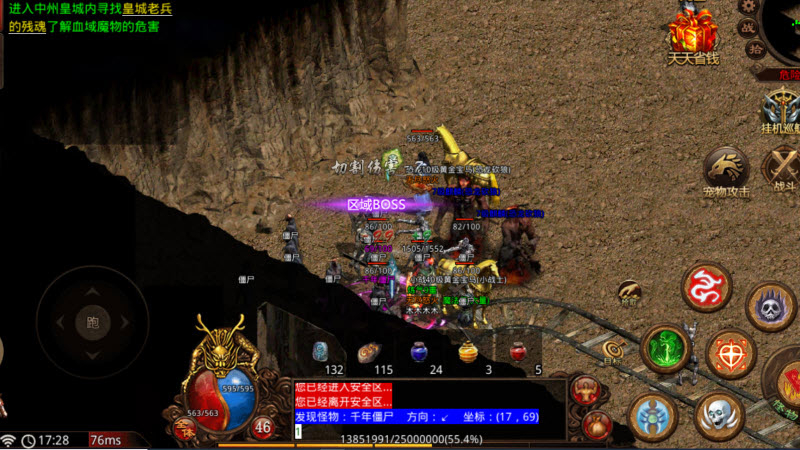Select the 目标 target button
This screenshot has height=450, width=800.
tap(611, 350)
